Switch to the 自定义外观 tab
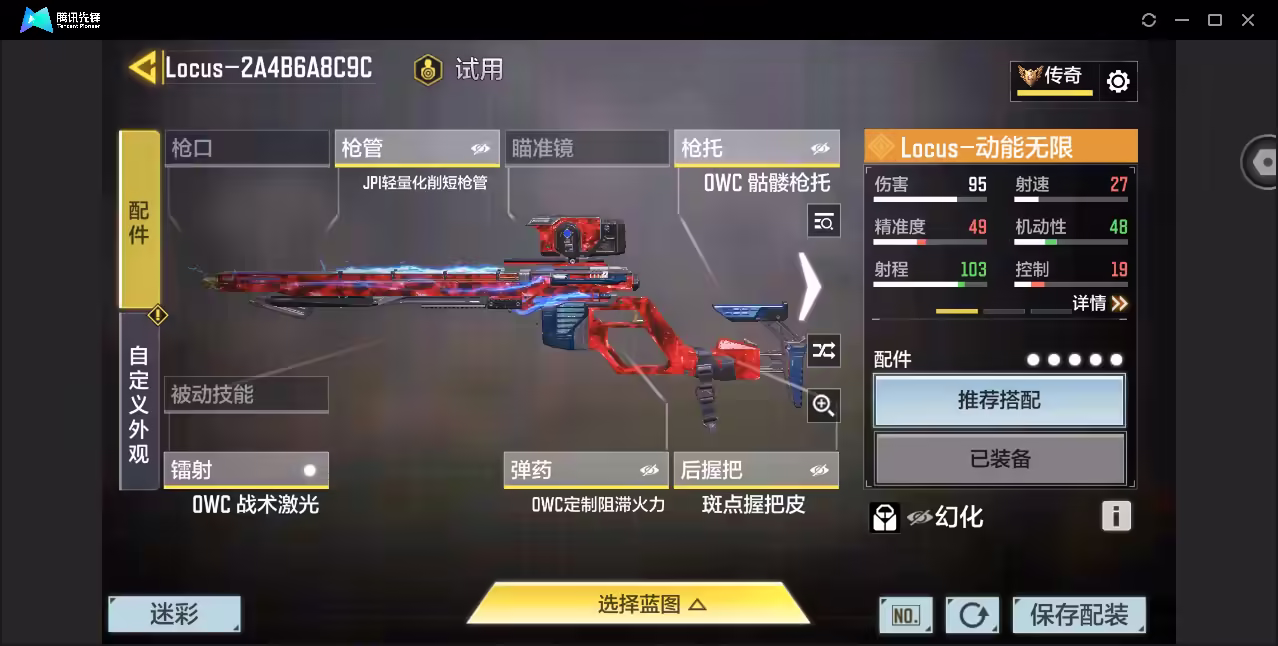This screenshot has width=1278, height=646. click(x=139, y=403)
